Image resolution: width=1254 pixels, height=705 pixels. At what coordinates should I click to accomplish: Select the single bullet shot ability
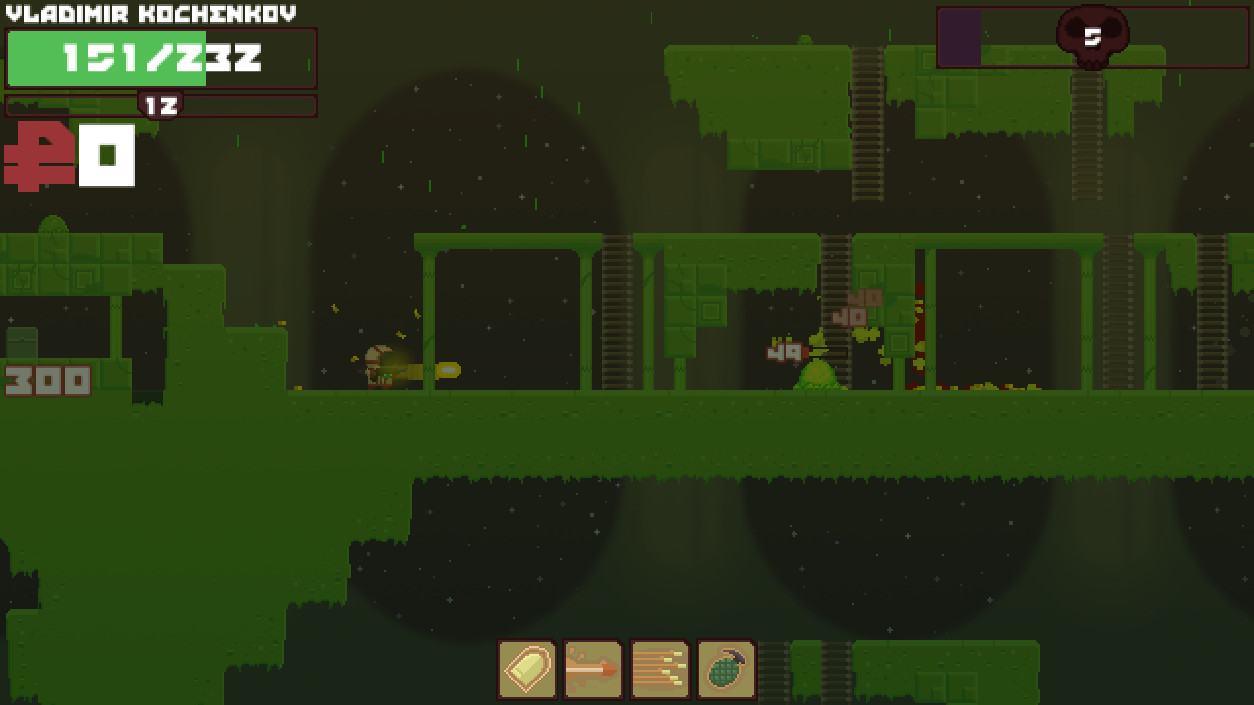[527, 669]
